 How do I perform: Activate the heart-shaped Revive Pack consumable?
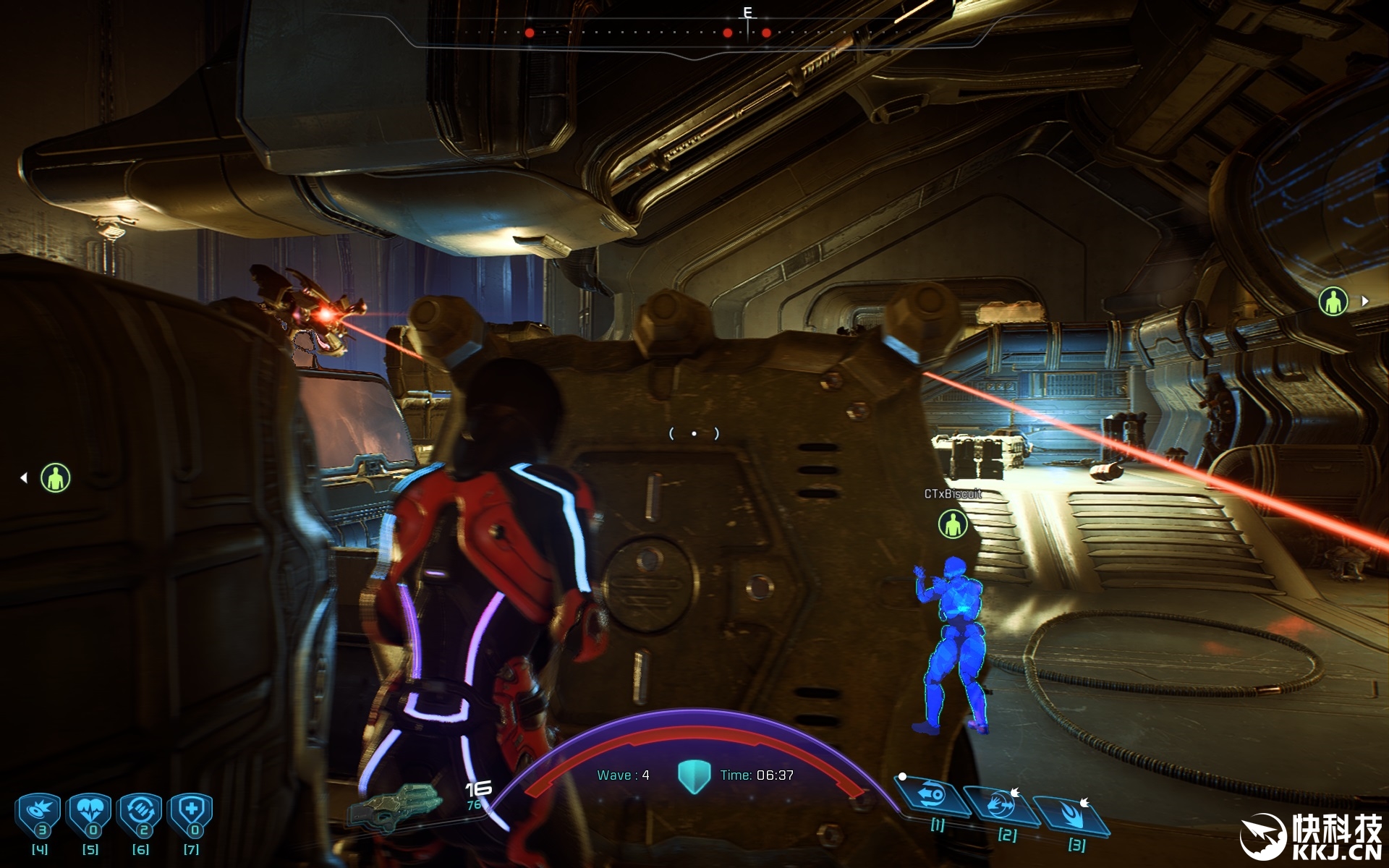click(90, 814)
